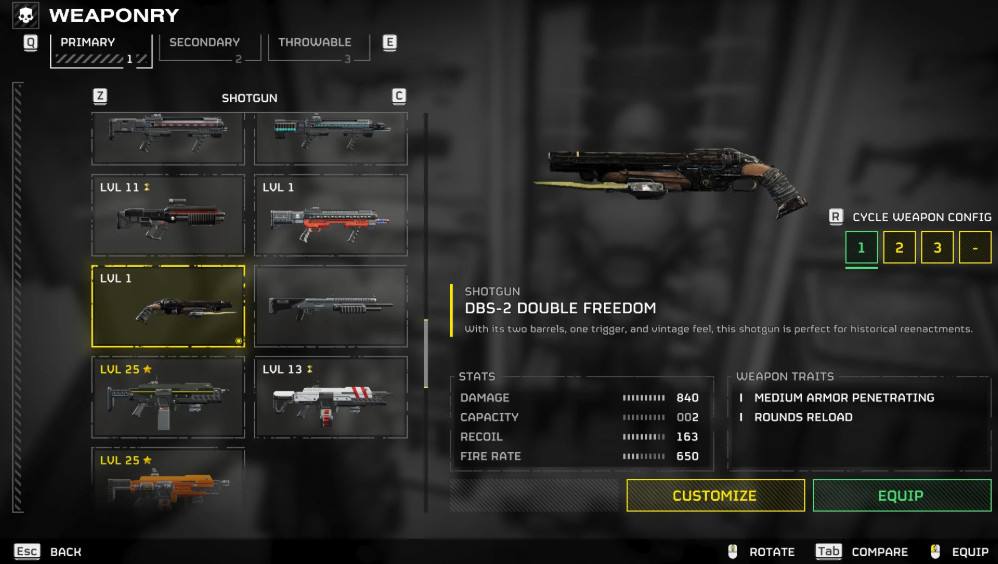Click the dash weapon config slot
998x564 pixels.
975,247
